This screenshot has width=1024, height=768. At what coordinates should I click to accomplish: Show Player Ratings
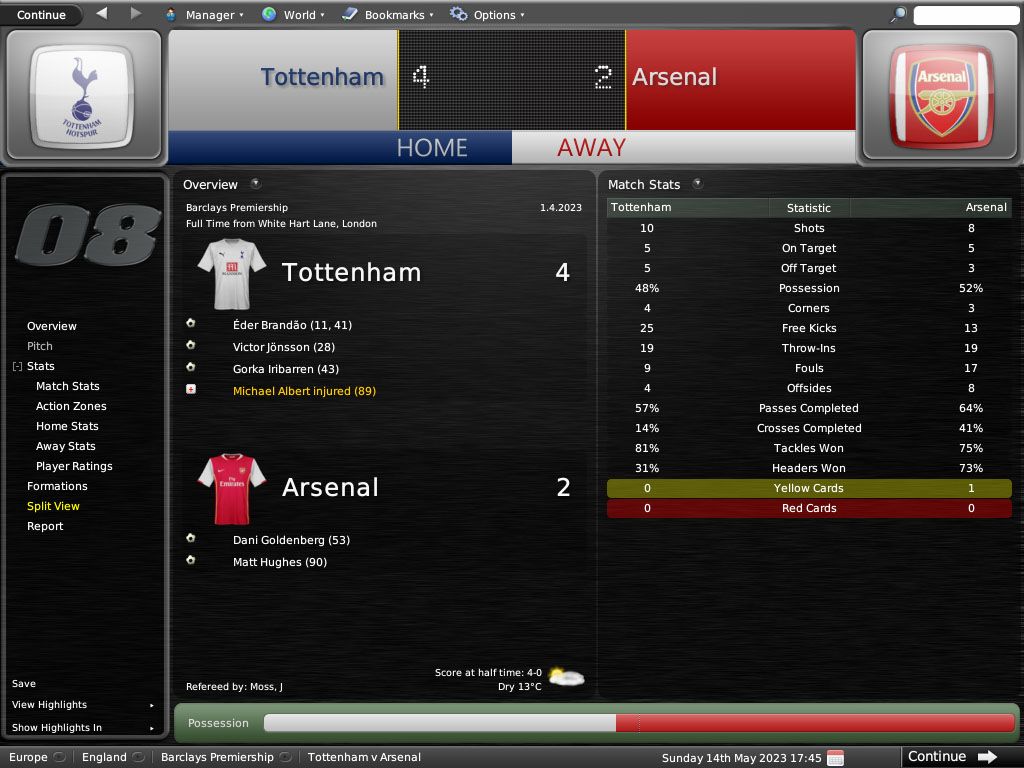click(x=74, y=466)
